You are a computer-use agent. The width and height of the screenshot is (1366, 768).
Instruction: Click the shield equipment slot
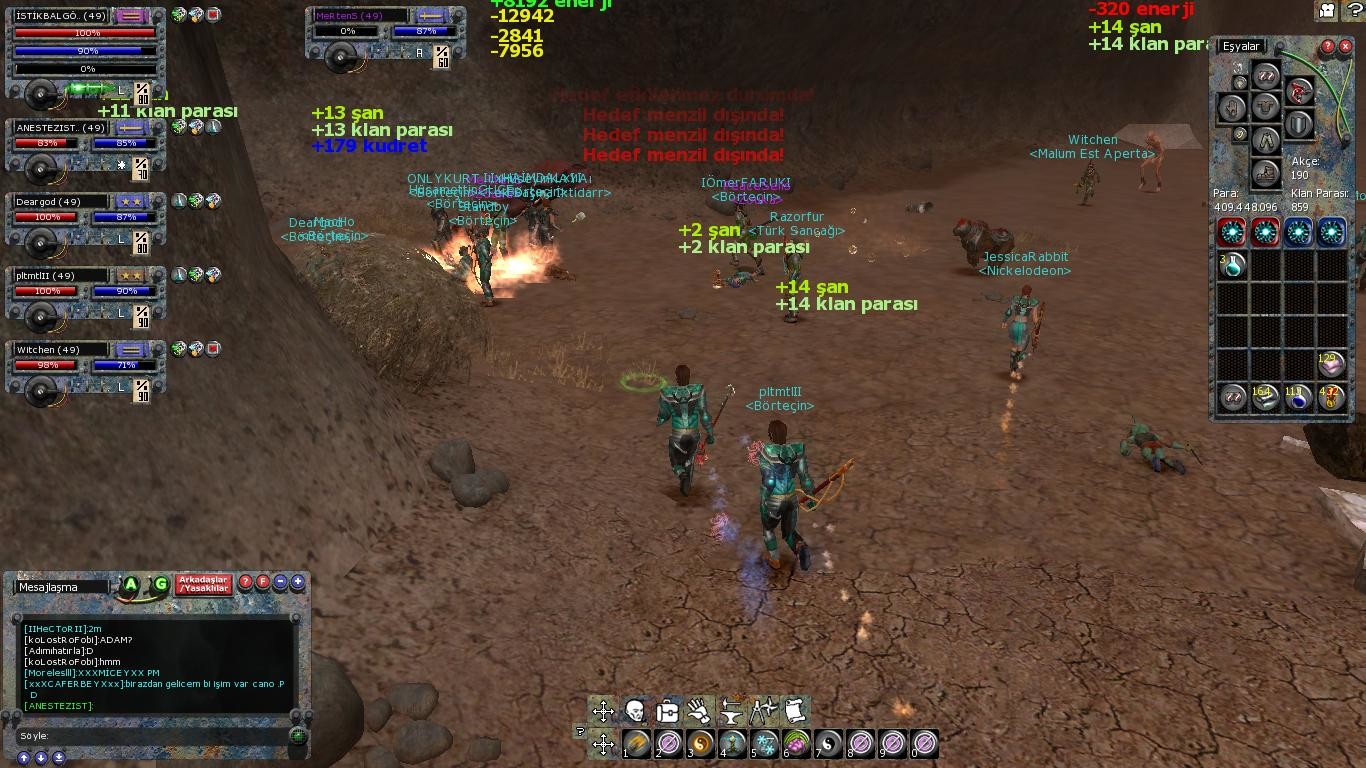point(1298,124)
